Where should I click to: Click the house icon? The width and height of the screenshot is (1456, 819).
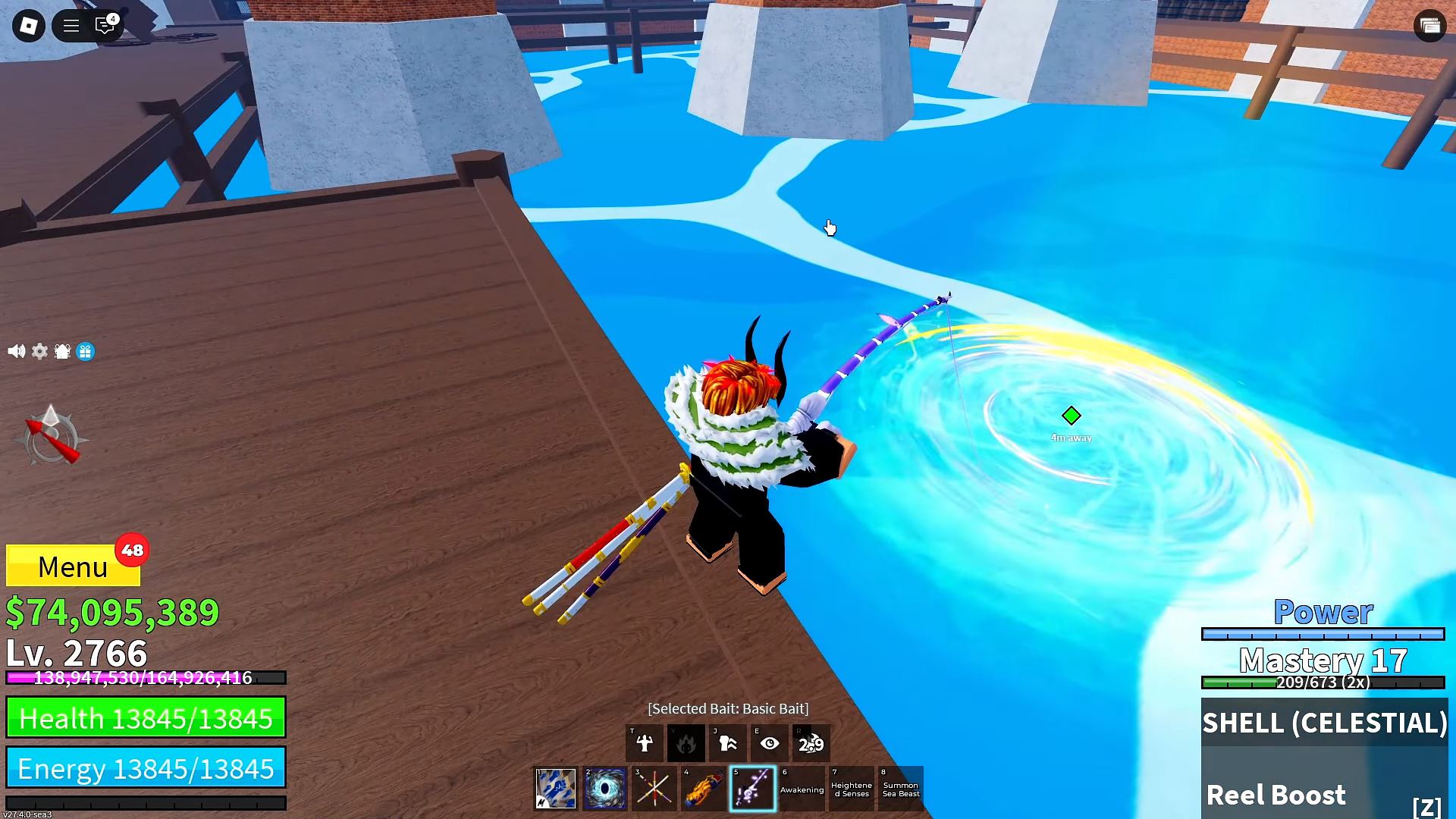(62, 351)
